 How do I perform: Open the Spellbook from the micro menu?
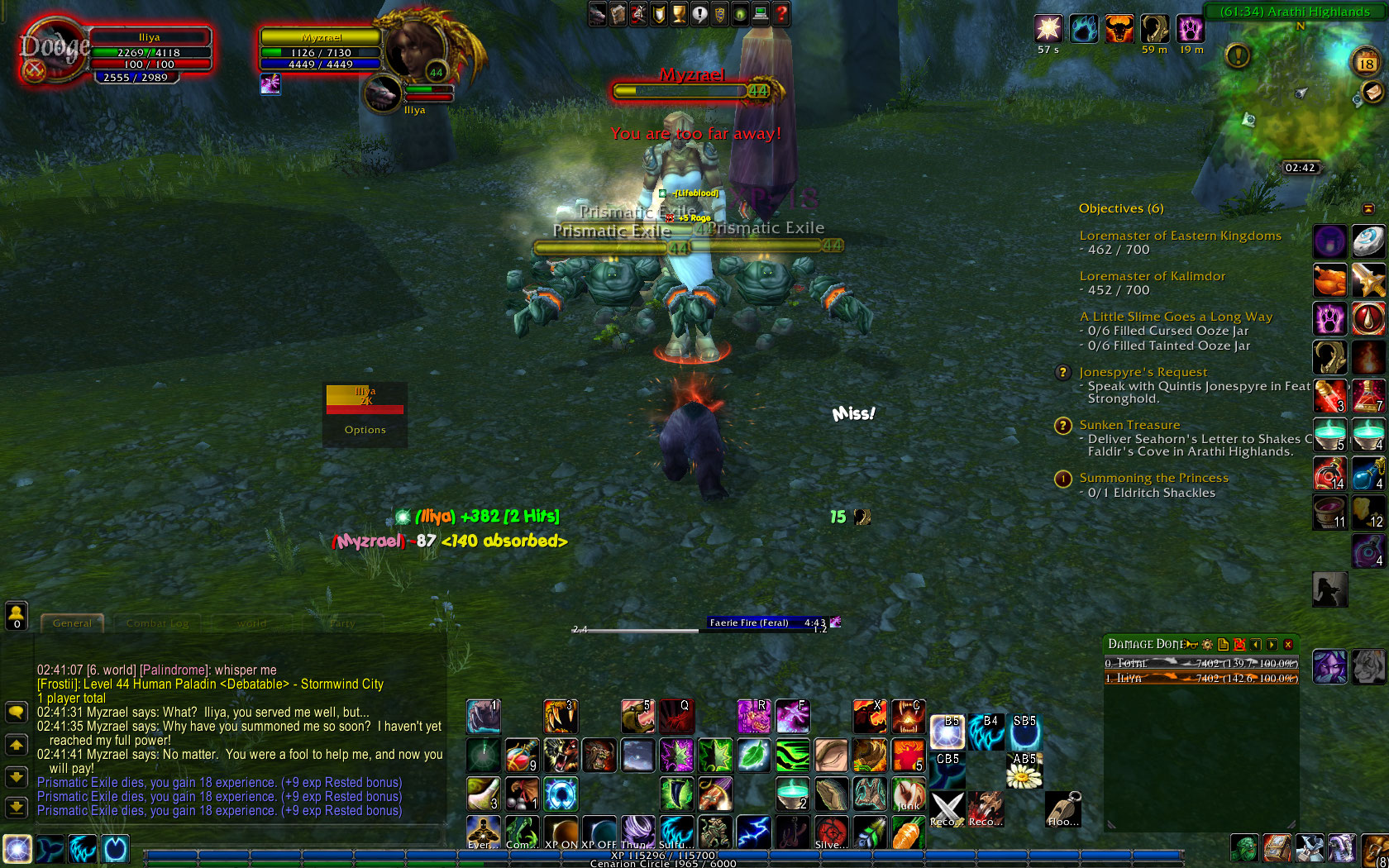[617, 13]
